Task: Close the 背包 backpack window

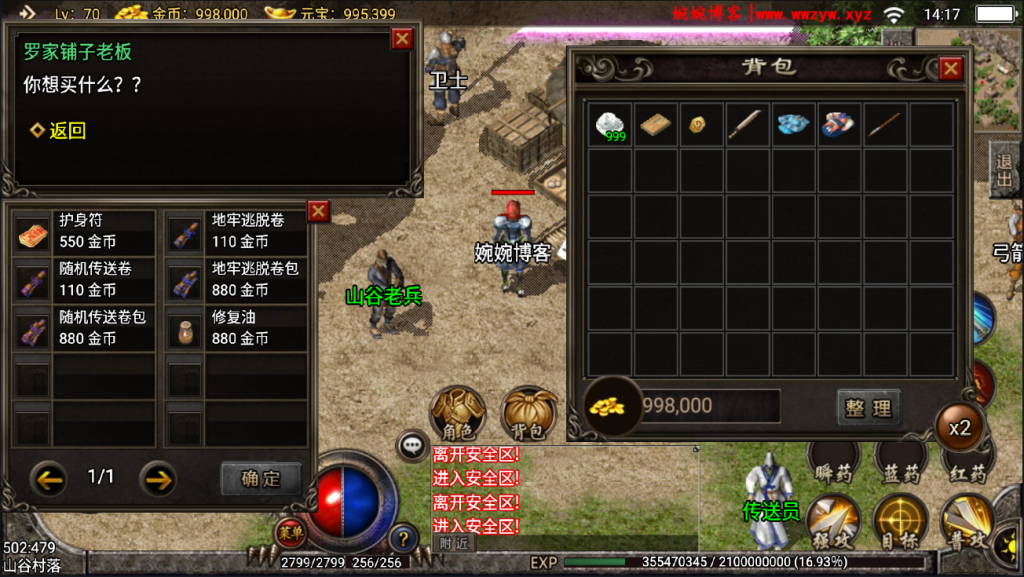Action: click(950, 68)
